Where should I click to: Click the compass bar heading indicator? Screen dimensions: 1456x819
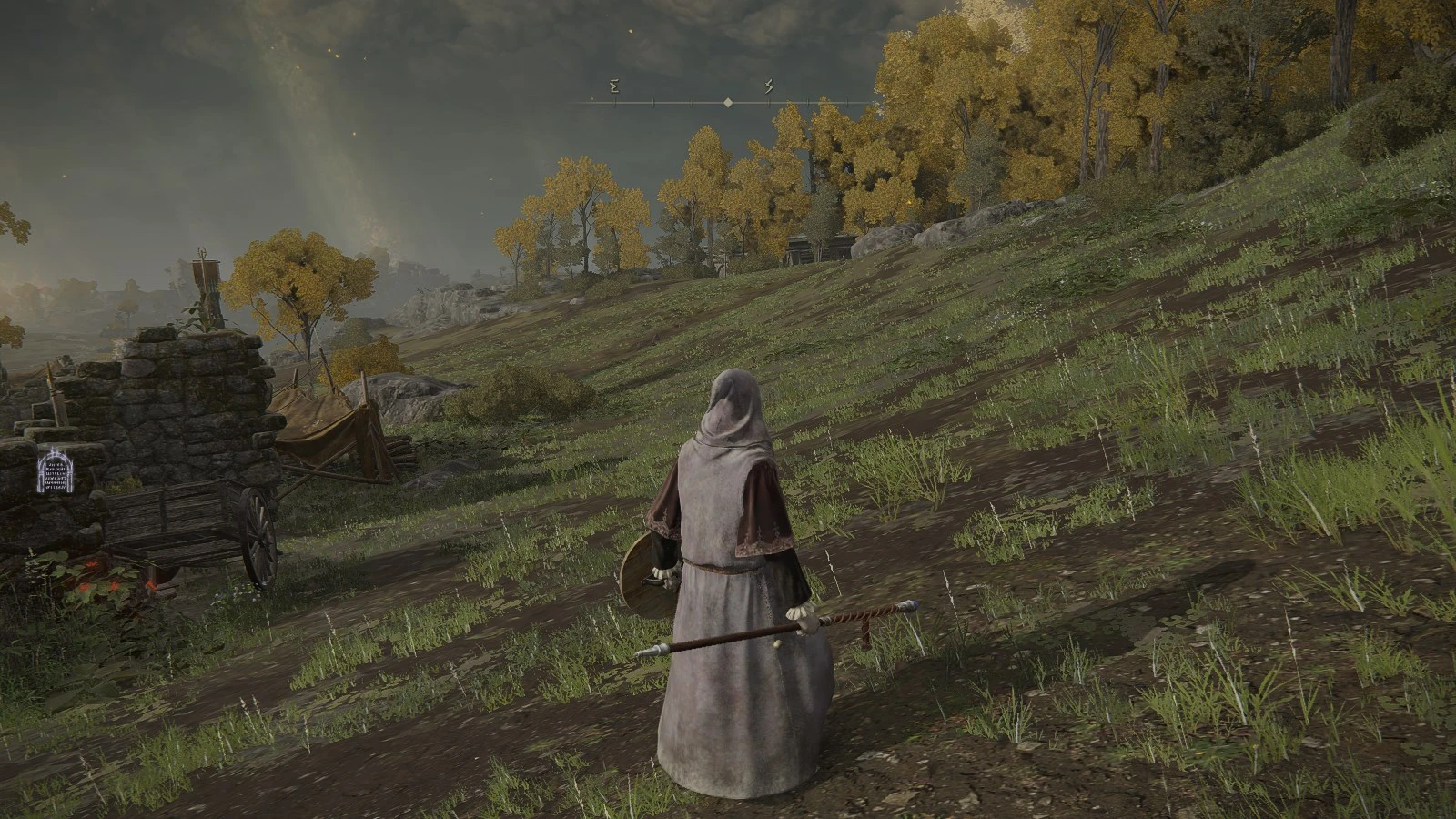click(x=728, y=104)
